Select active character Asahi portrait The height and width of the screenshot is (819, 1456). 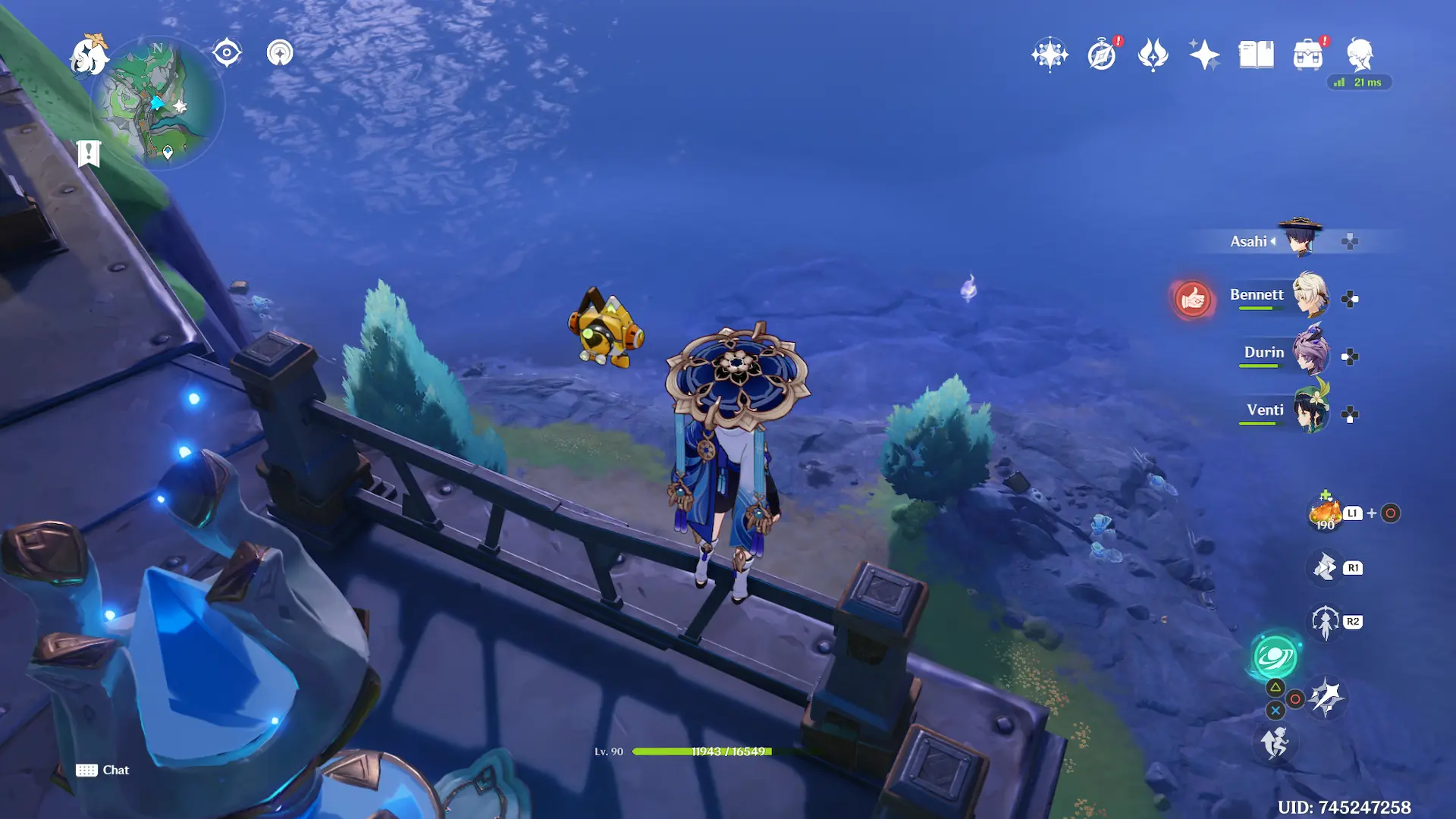(1300, 240)
